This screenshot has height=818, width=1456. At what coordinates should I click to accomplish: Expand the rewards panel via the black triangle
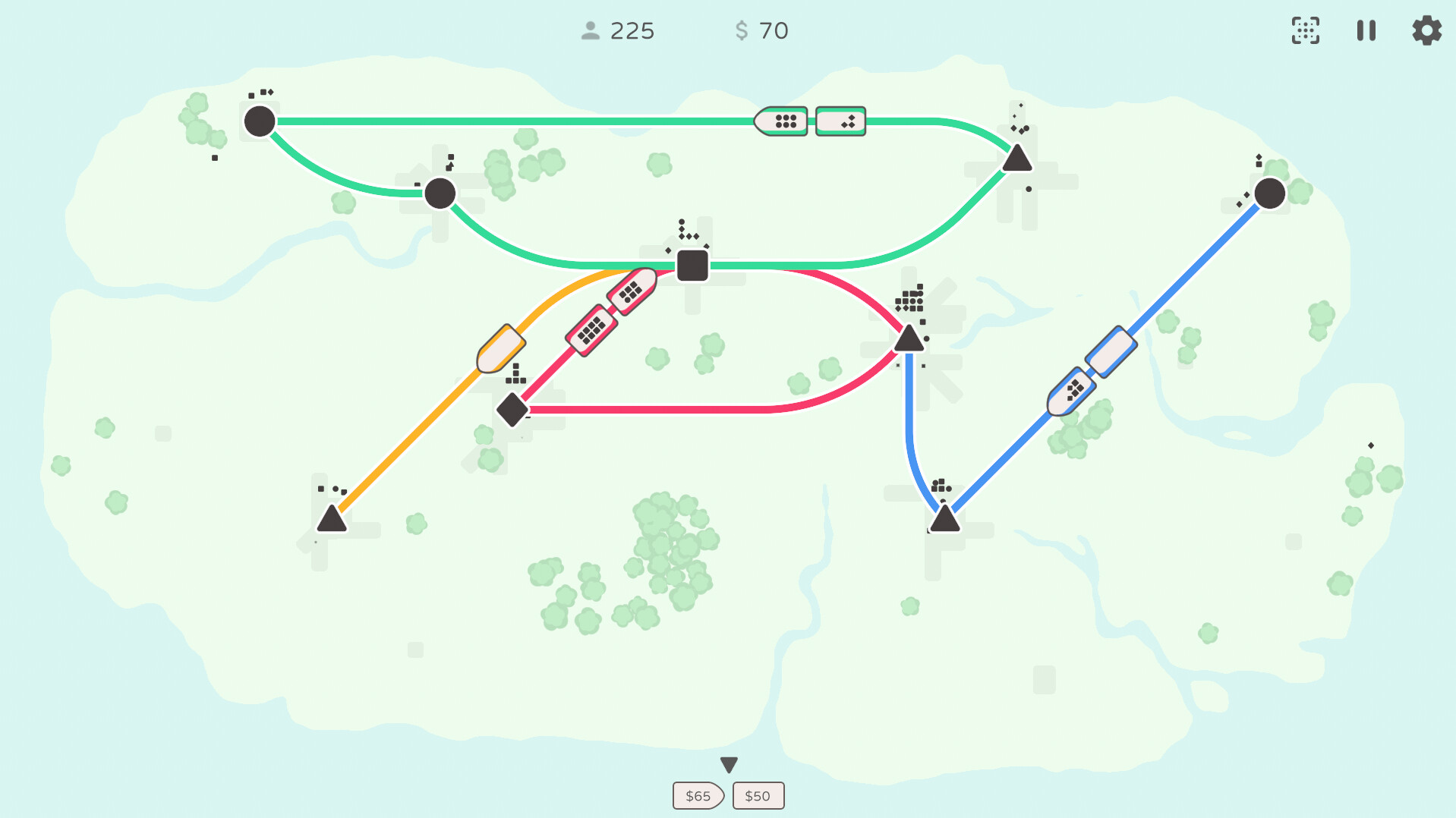(728, 765)
